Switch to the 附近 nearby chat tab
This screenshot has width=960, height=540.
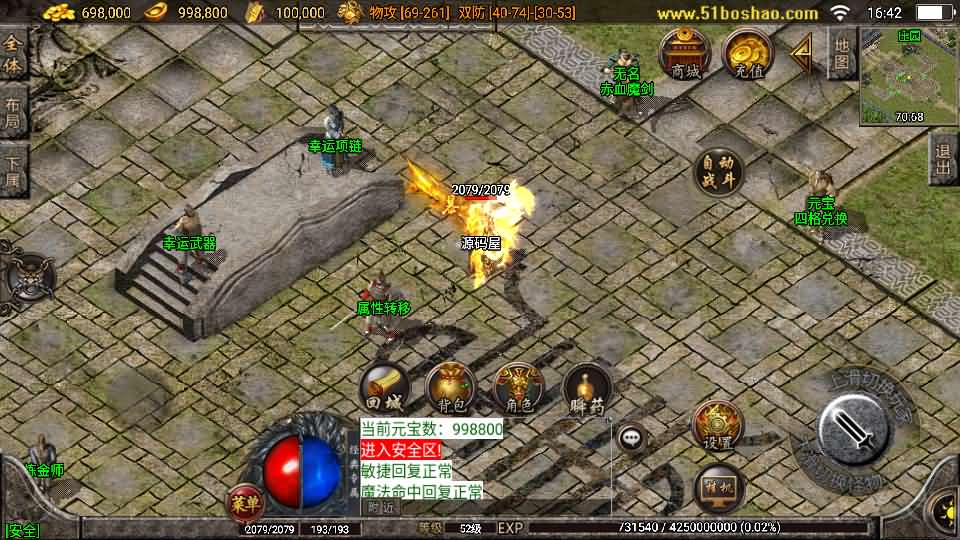coord(381,507)
